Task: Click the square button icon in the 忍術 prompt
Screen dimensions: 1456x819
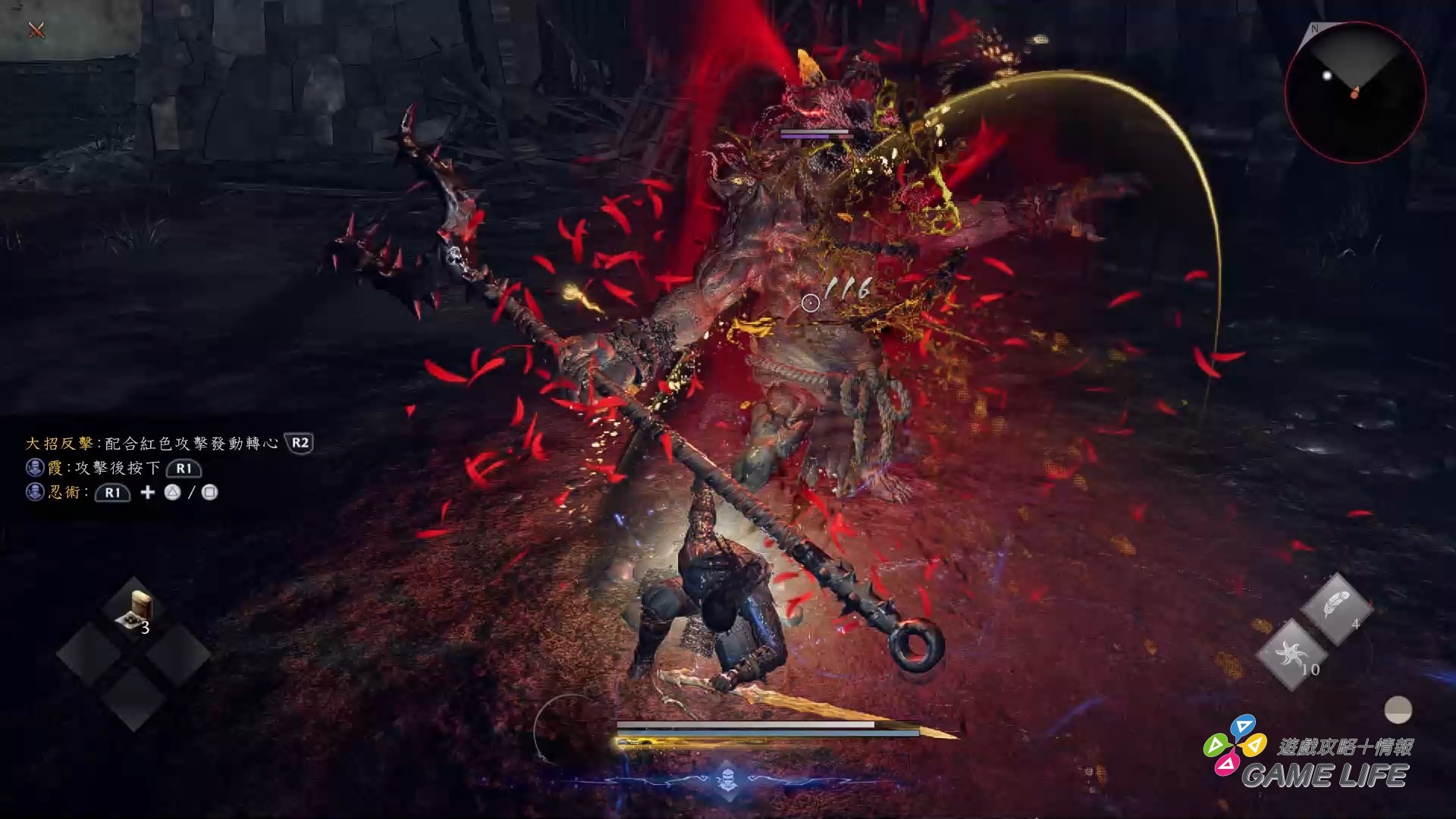Action: pyautogui.click(x=210, y=494)
